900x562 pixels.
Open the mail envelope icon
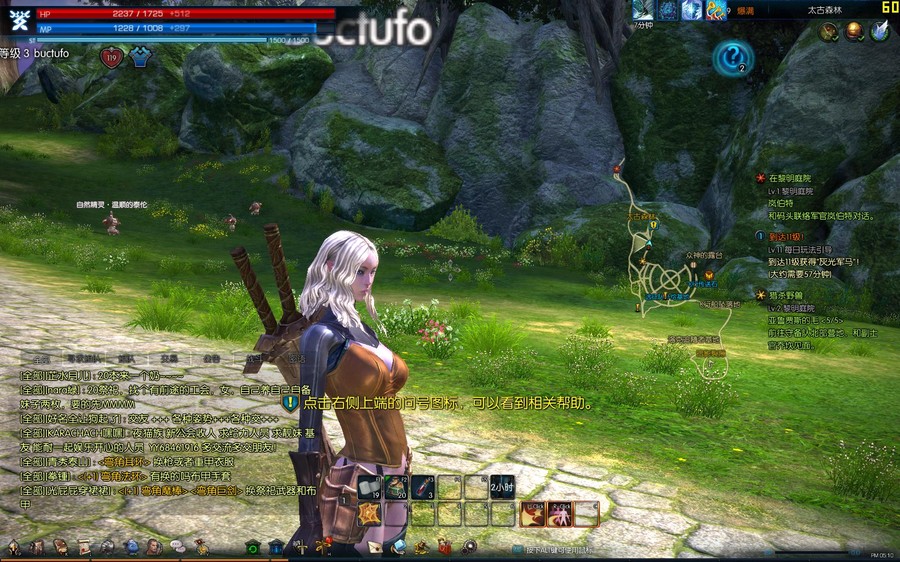coord(374,547)
